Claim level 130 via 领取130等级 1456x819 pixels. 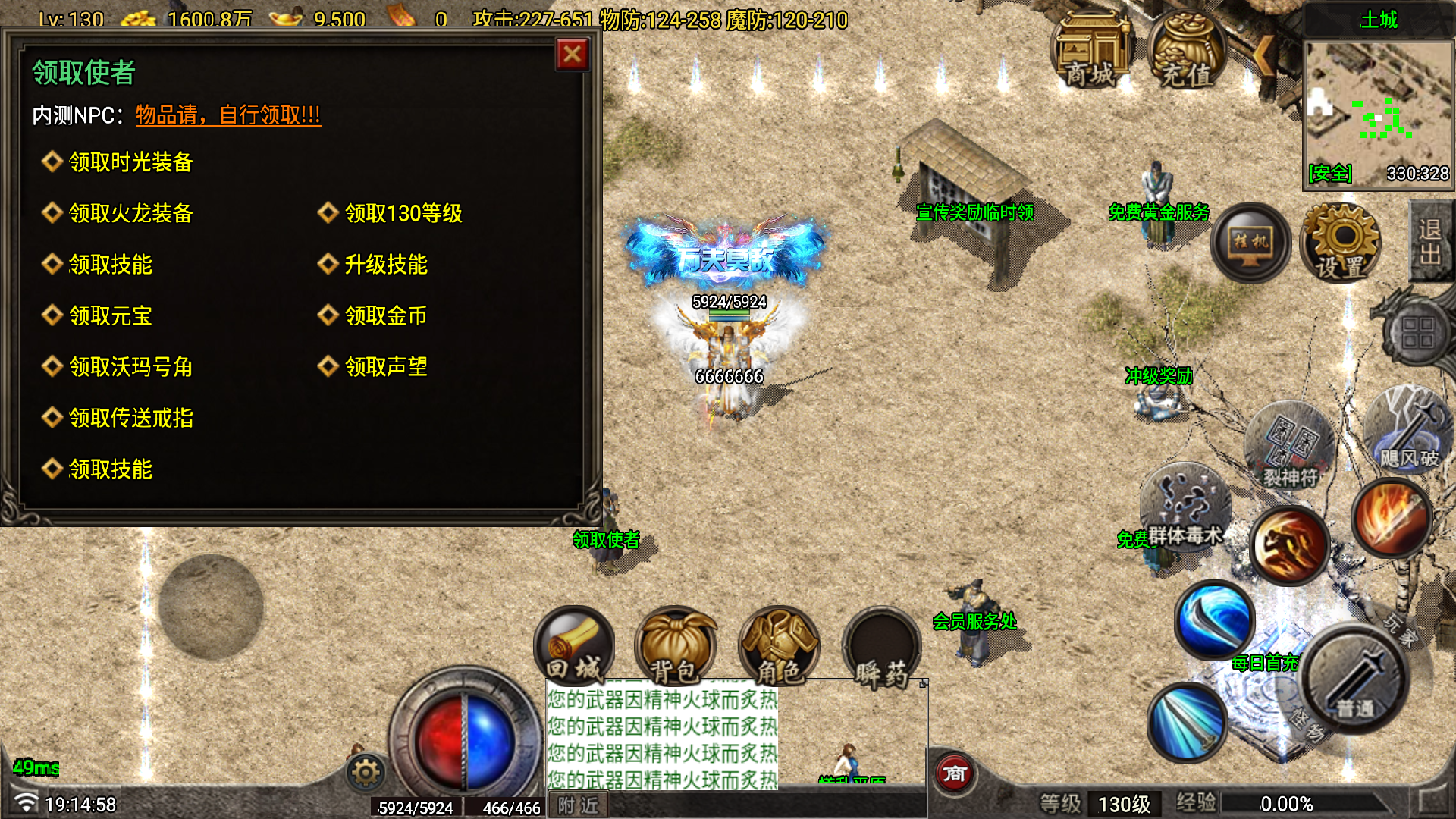(403, 213)
